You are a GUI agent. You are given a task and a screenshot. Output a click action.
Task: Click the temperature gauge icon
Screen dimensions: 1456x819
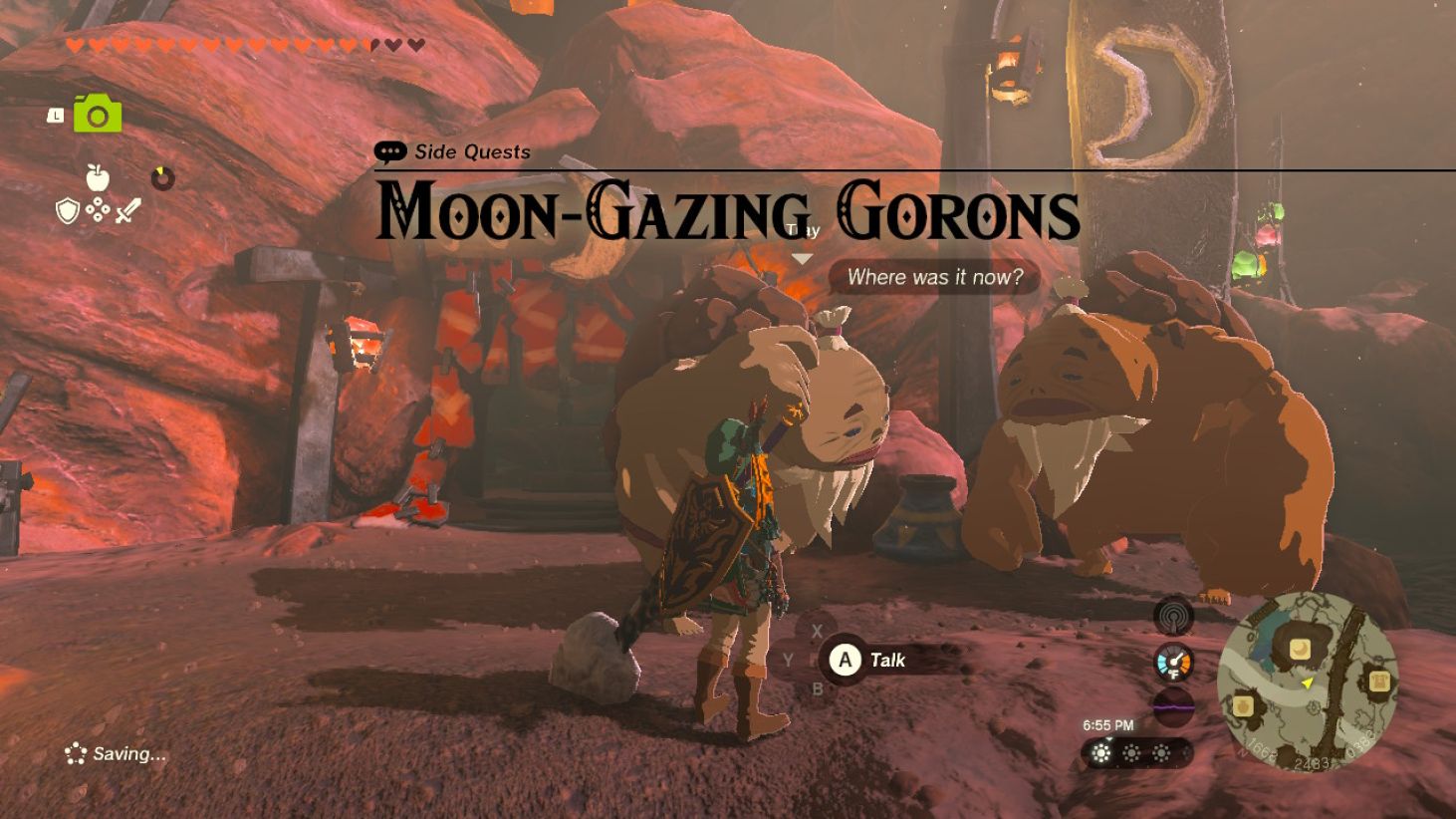[x=1174, y=662]
